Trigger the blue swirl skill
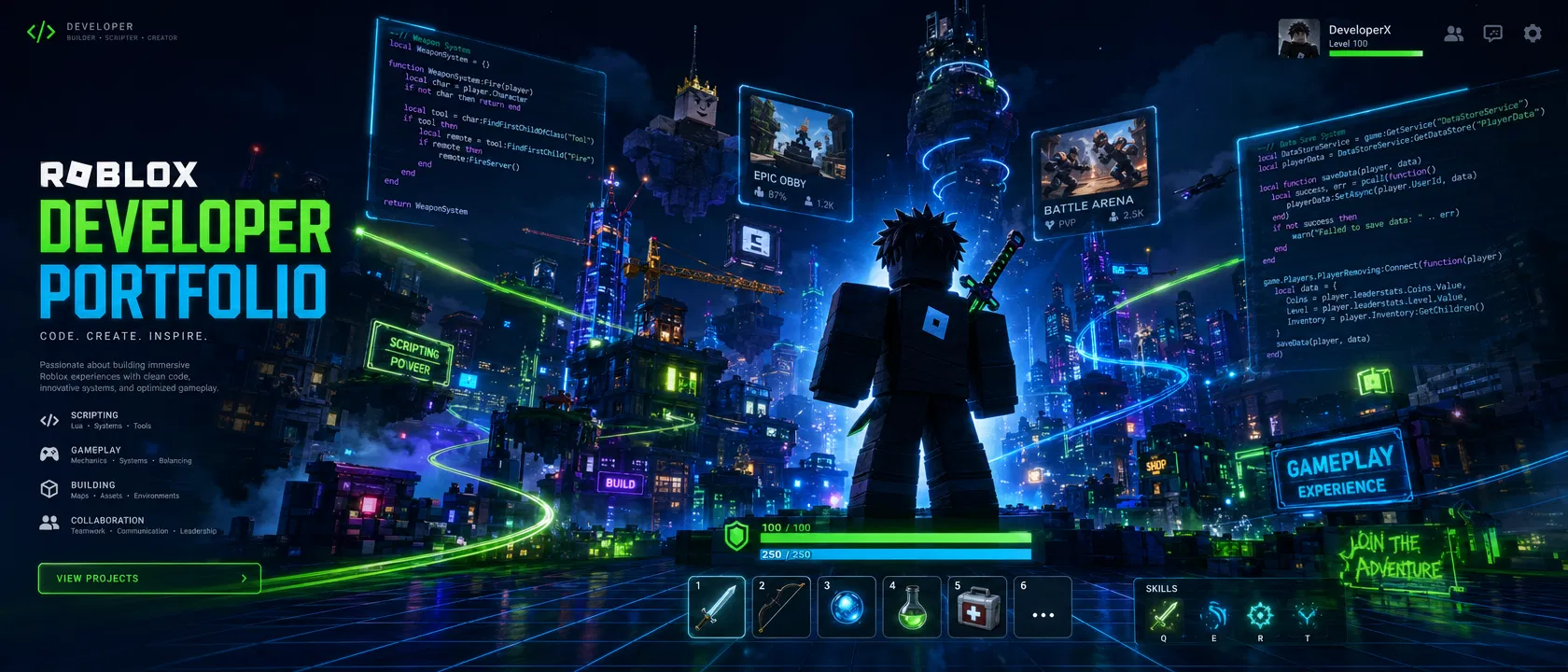The width and height of the screenshot is (1568, 672). click(1213, 616)
